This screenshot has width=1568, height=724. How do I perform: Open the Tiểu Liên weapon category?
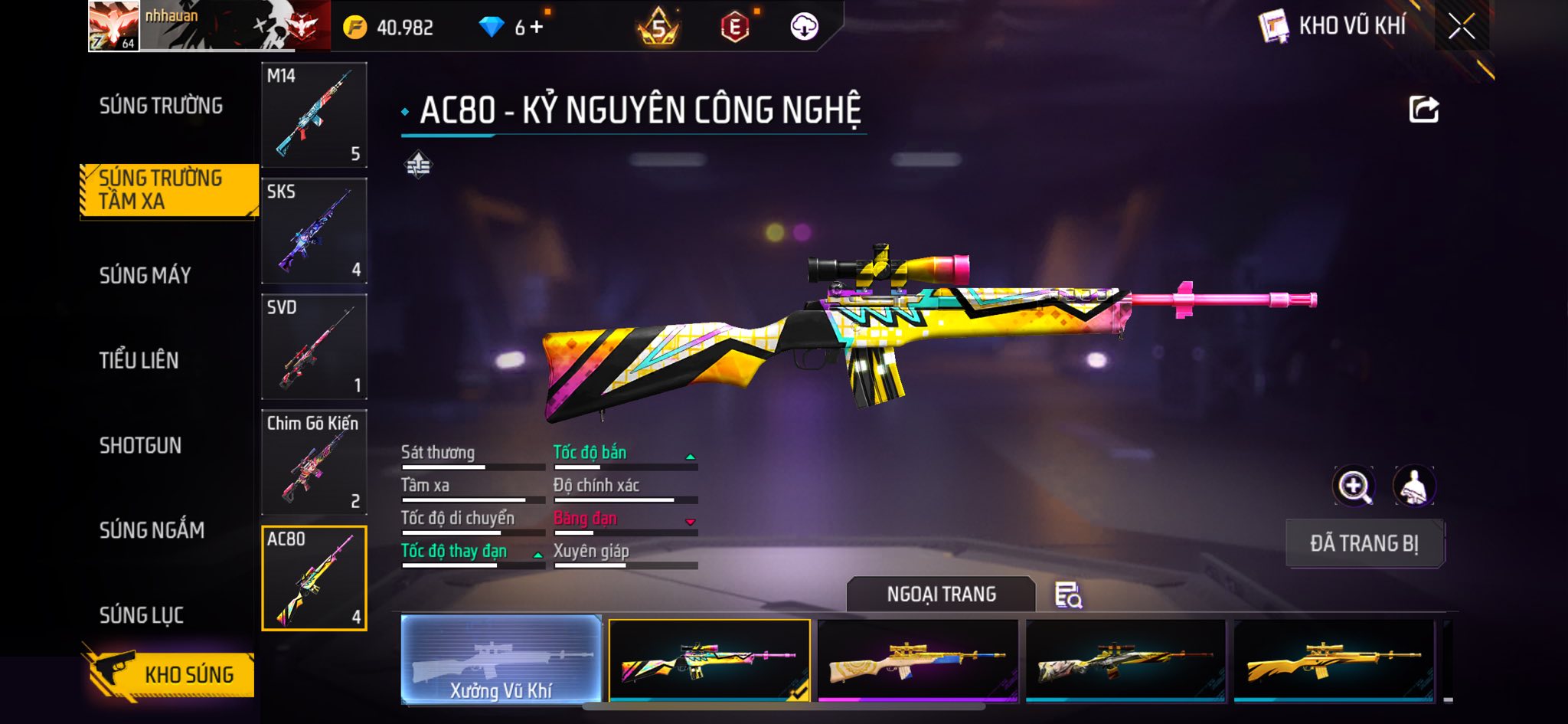coord(139,360)
